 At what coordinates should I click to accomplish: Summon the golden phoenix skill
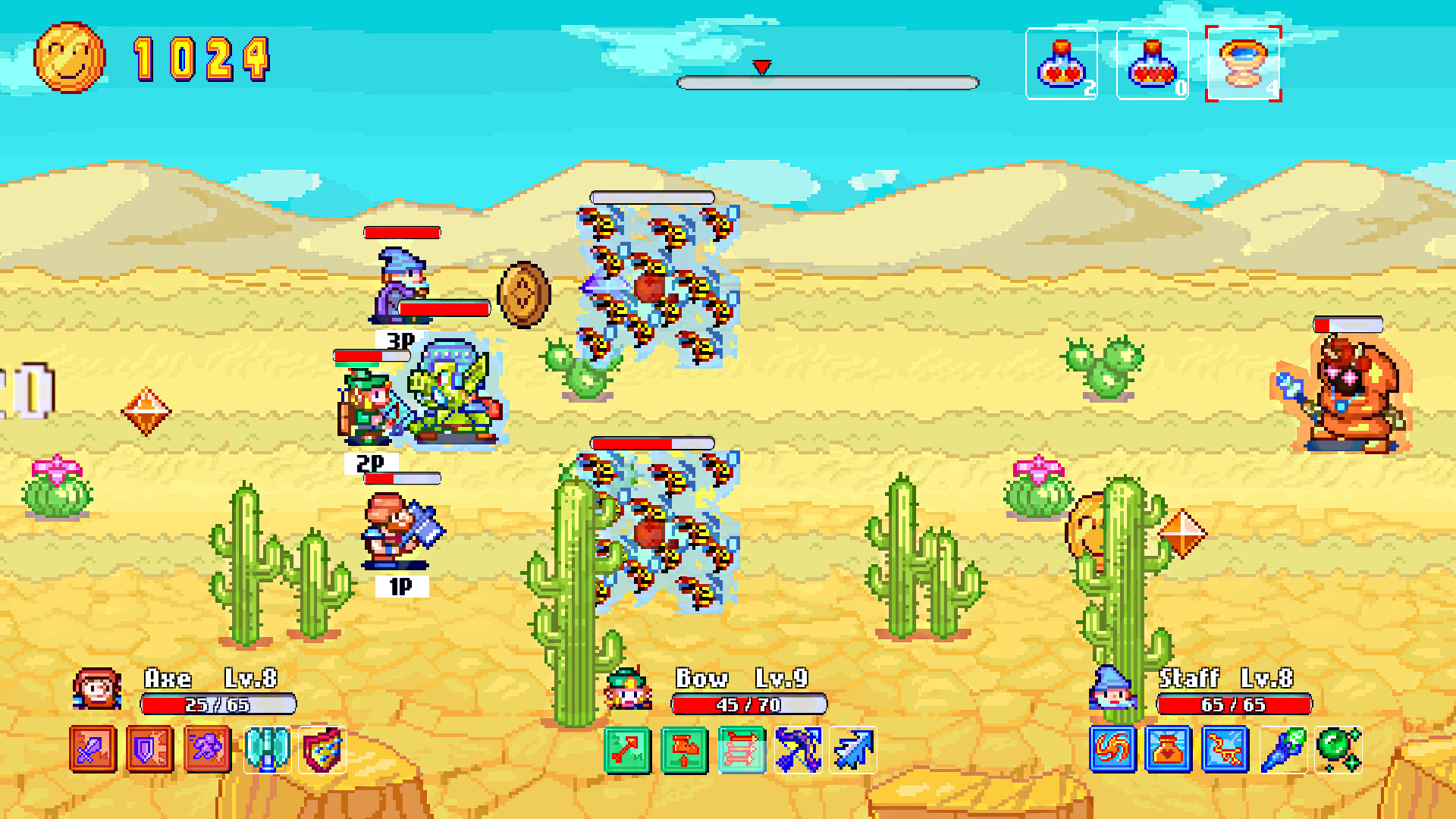(x=1226, y=749)
